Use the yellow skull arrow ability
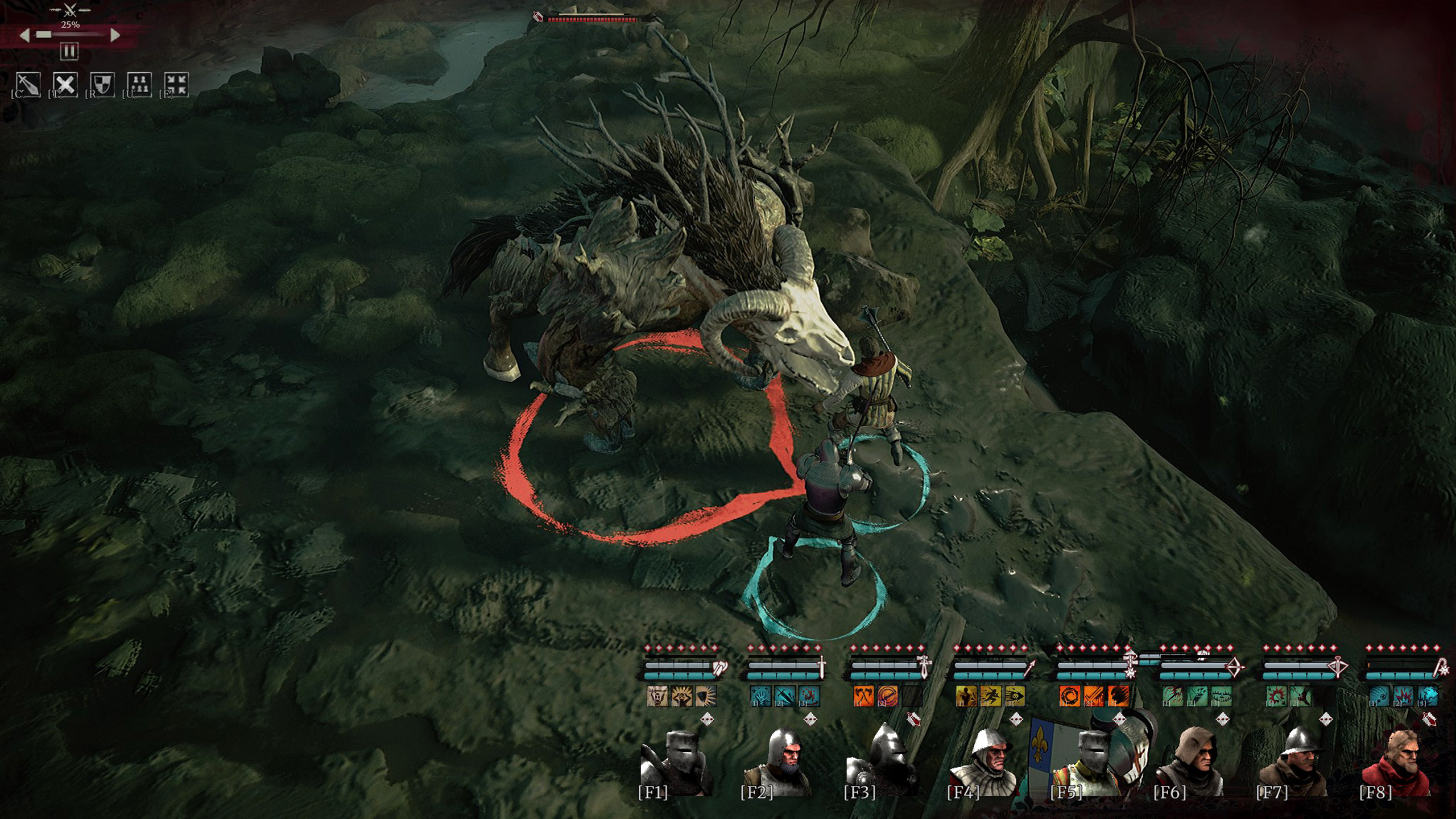Screen dimensions: 1456x819 click(1014, 696)
